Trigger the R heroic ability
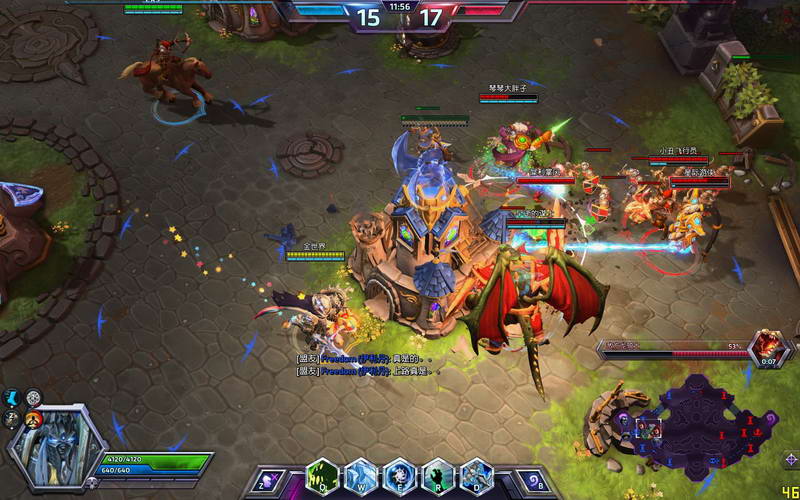 pyautogui.click(x=437, y=477)
